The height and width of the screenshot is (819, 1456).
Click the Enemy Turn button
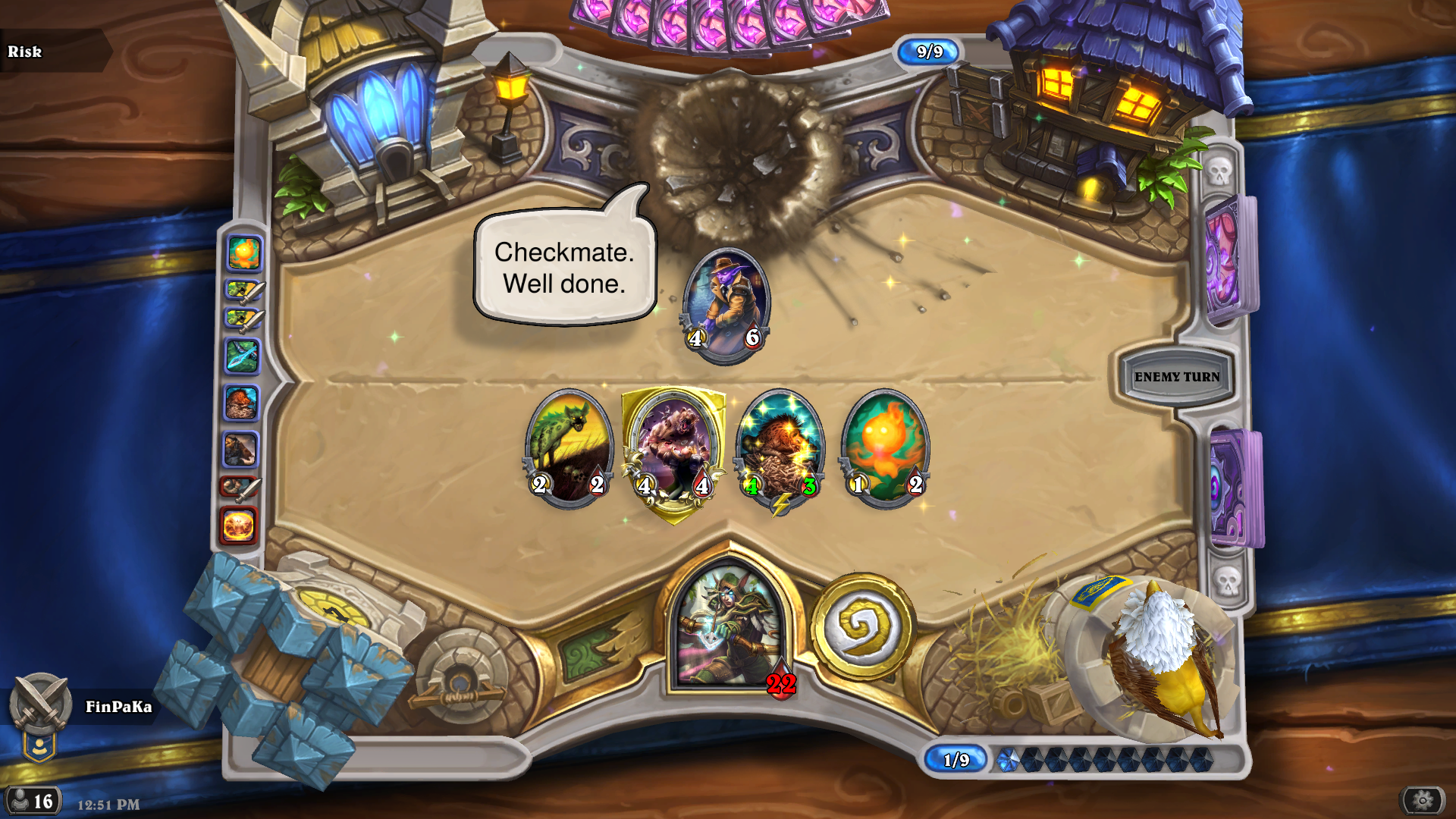tap(1176, 377)
